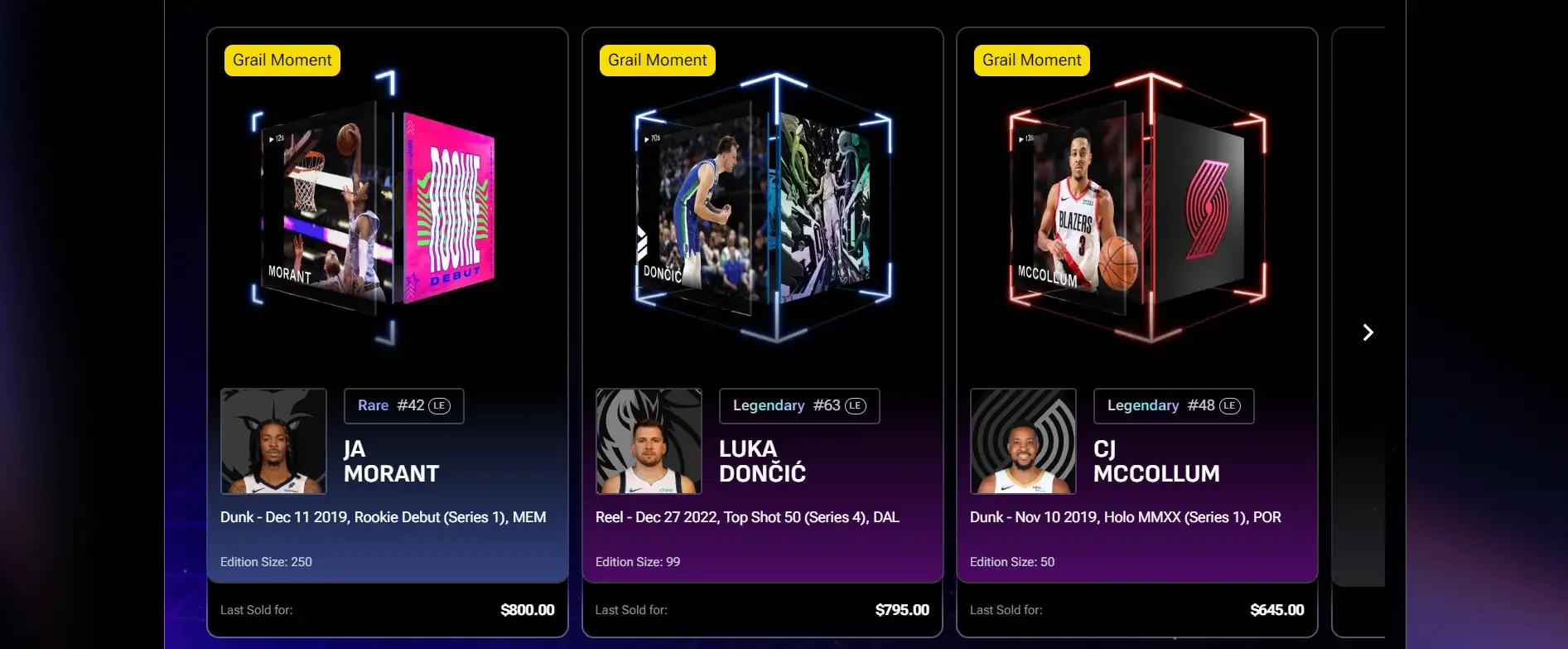Click CJ McCollum's player headshot
1568x649 pixels.
click(x=1023, y=441)
